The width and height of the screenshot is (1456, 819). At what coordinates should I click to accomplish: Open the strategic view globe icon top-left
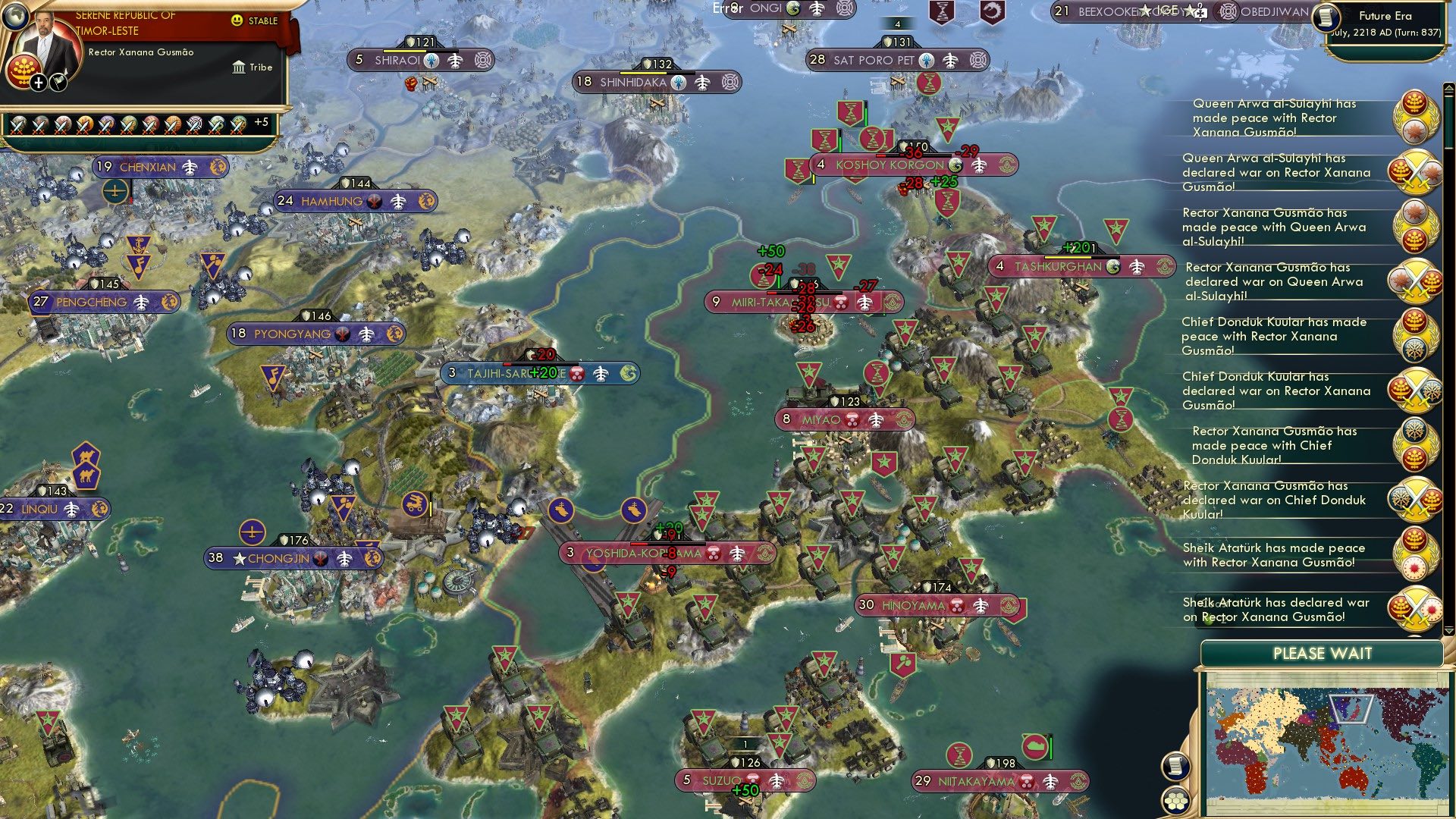tap(15, 17)
